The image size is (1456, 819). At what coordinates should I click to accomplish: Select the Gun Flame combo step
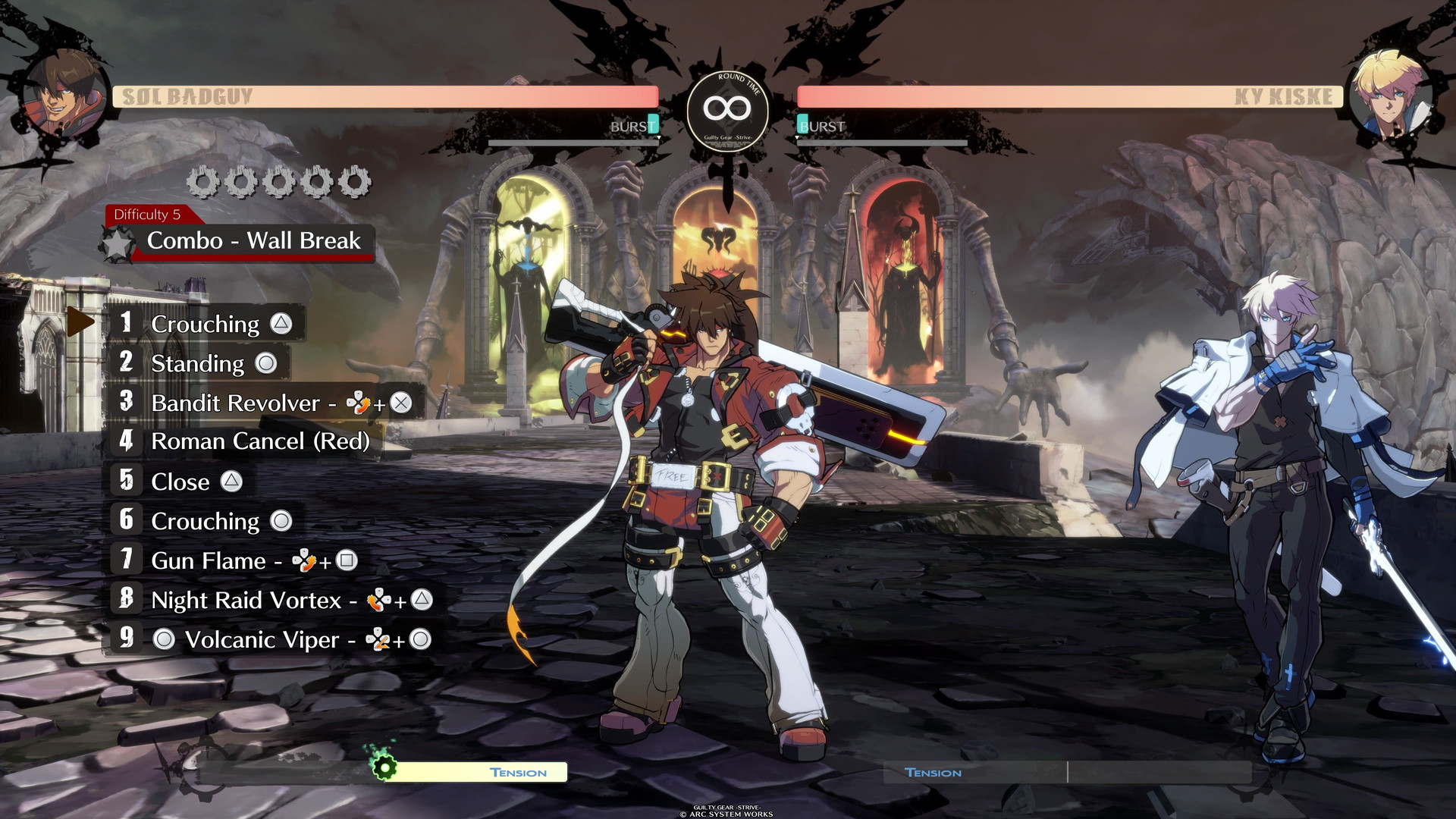coord(209,560)
